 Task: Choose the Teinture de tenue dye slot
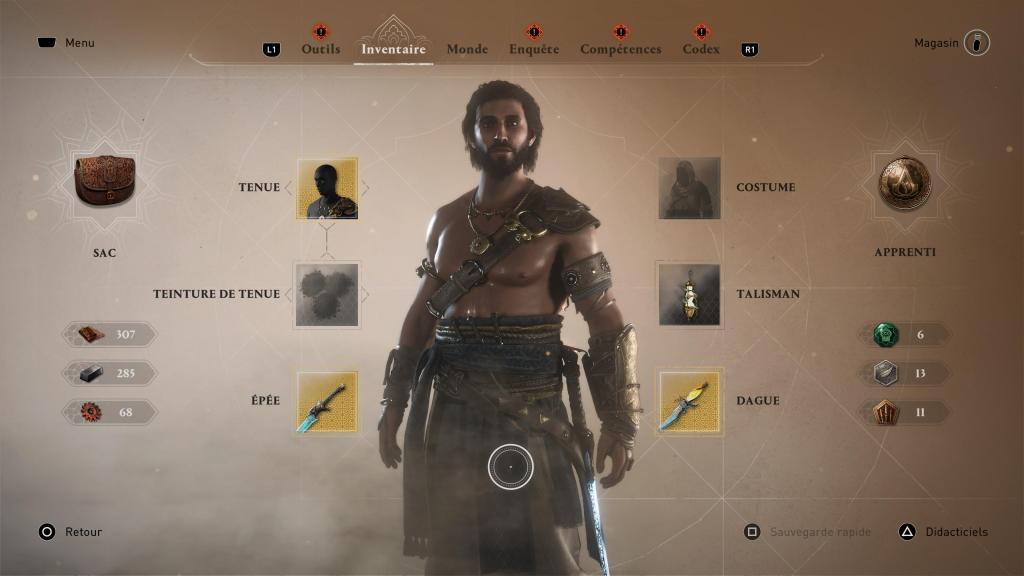tap(327, 294)
